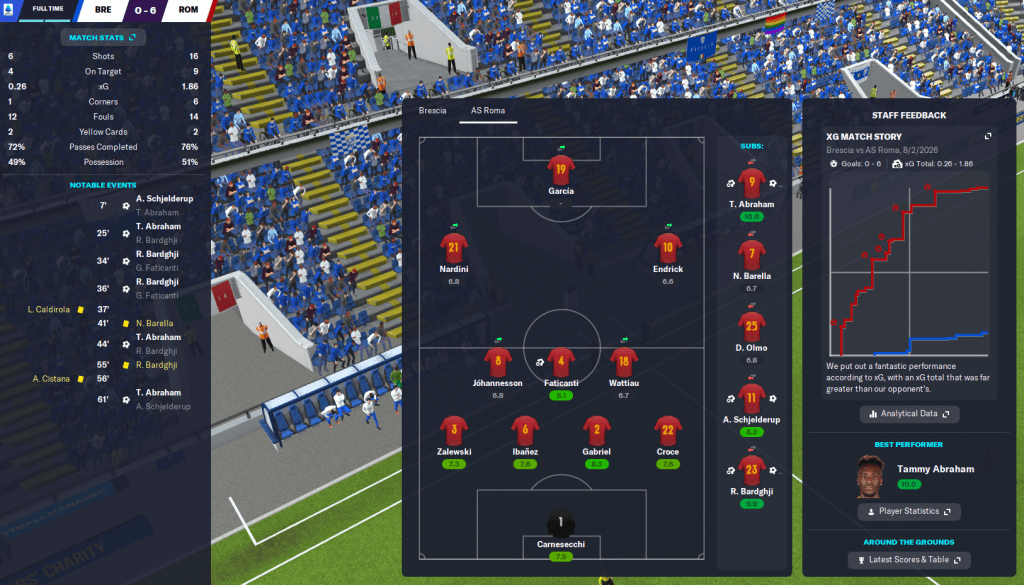Select the AS Roma lineup tab
Screen dimensions: 1024x585
pos(488,110)
